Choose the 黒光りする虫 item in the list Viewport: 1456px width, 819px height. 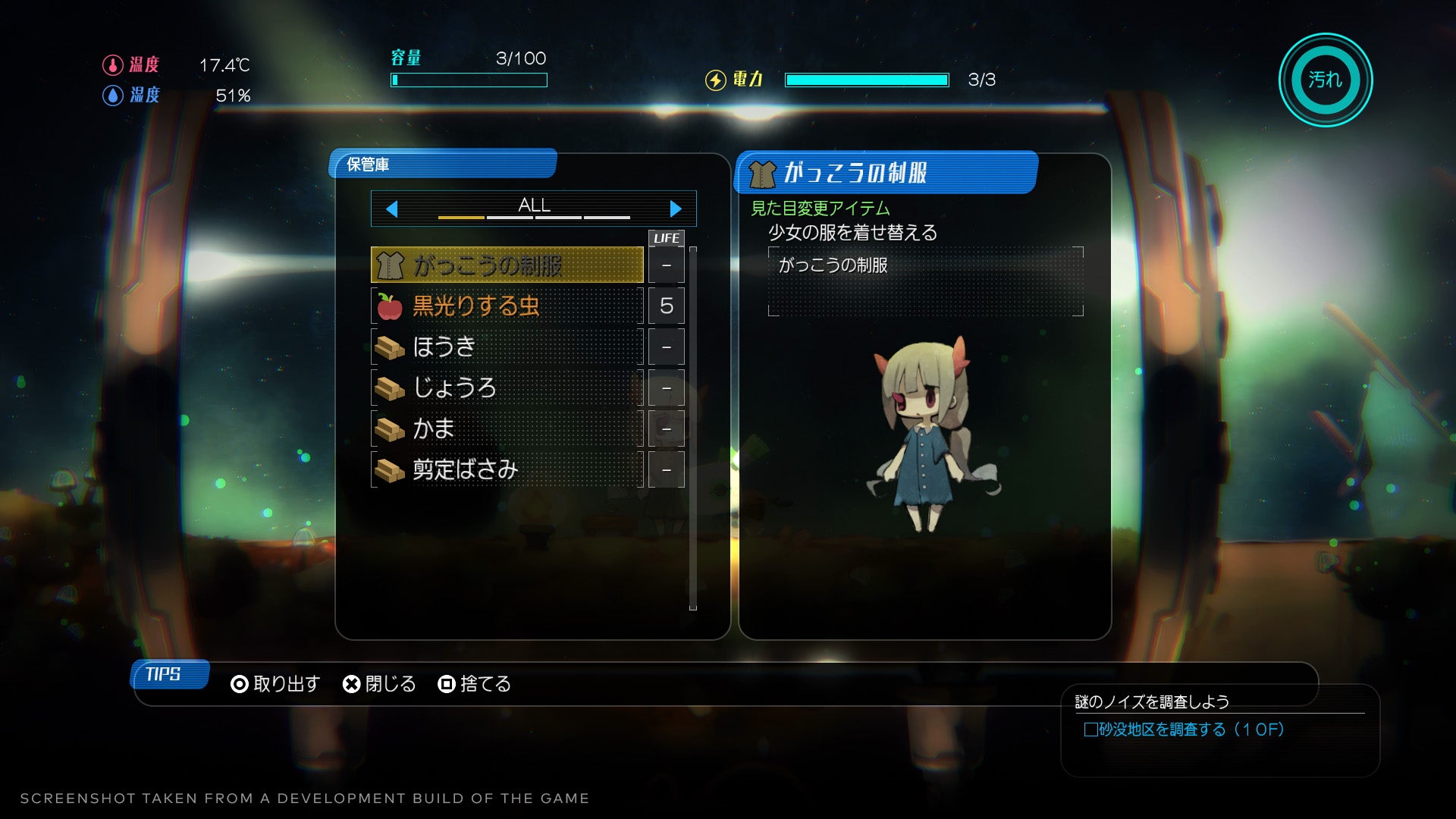(x=507, y=306)
